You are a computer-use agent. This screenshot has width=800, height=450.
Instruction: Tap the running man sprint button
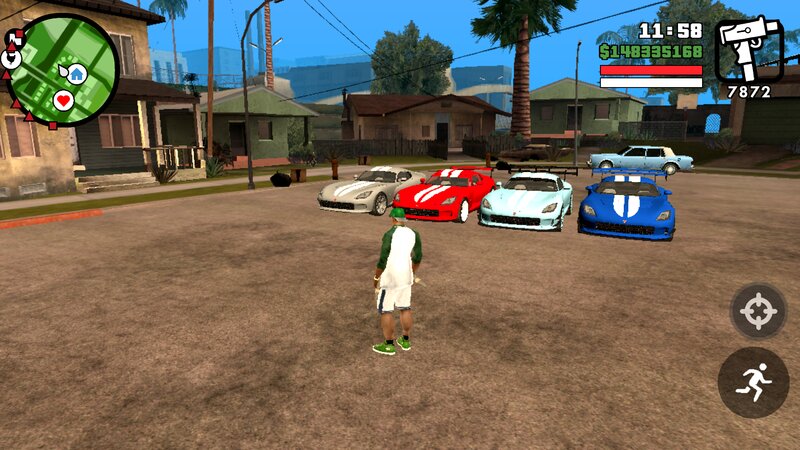753,383
